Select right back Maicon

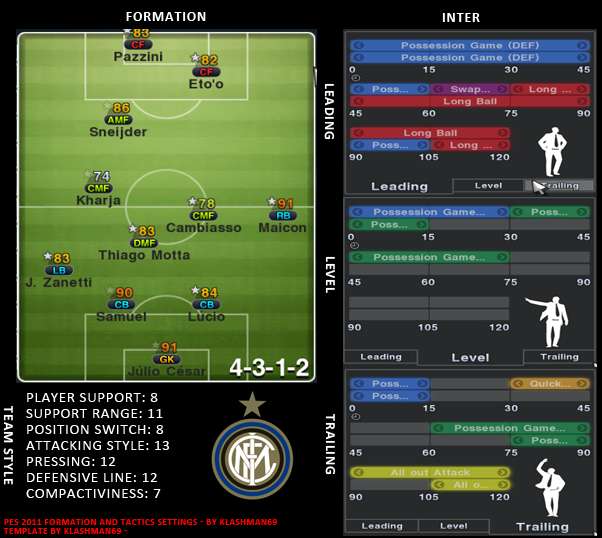point(282,214)
